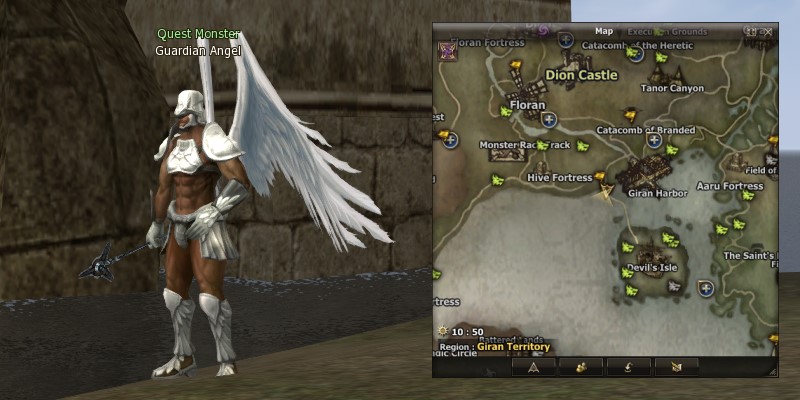
Task: Click the Aaru Fortress location
Action: point(729,186)
